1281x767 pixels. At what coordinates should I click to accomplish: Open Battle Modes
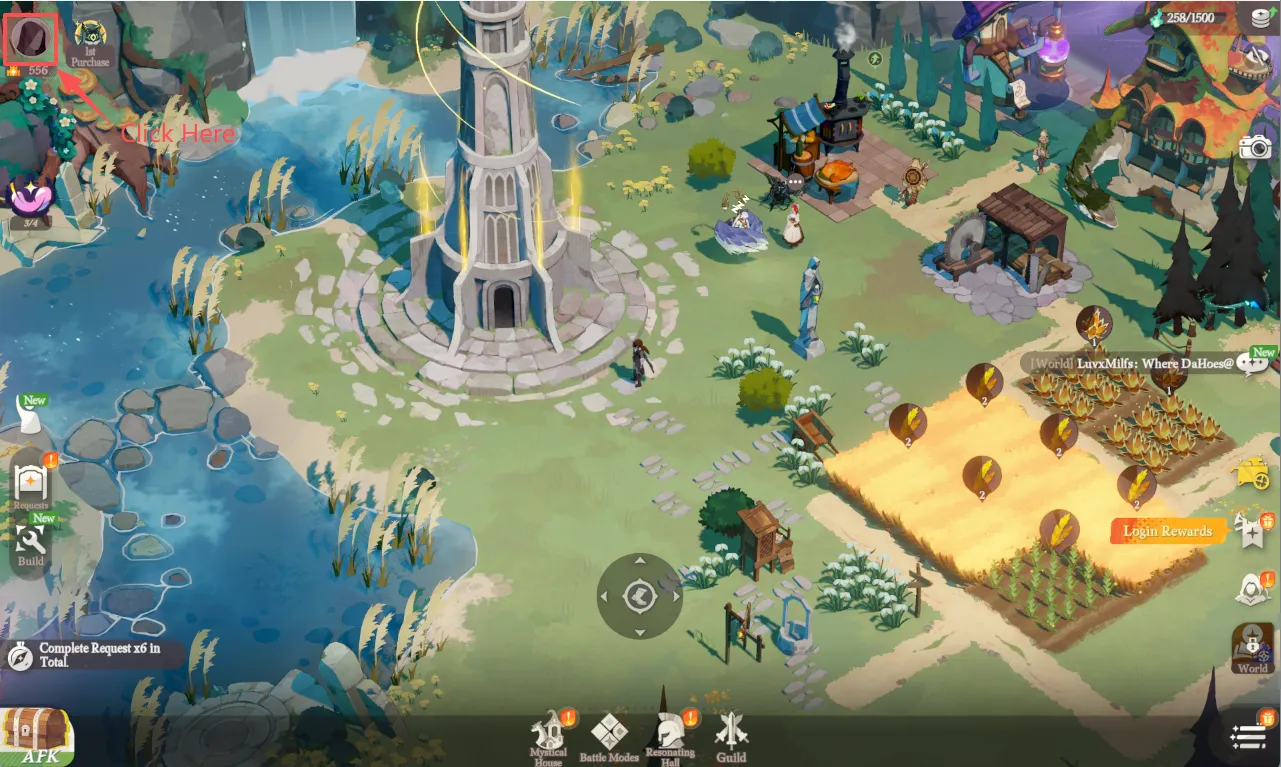click(609, 738)
